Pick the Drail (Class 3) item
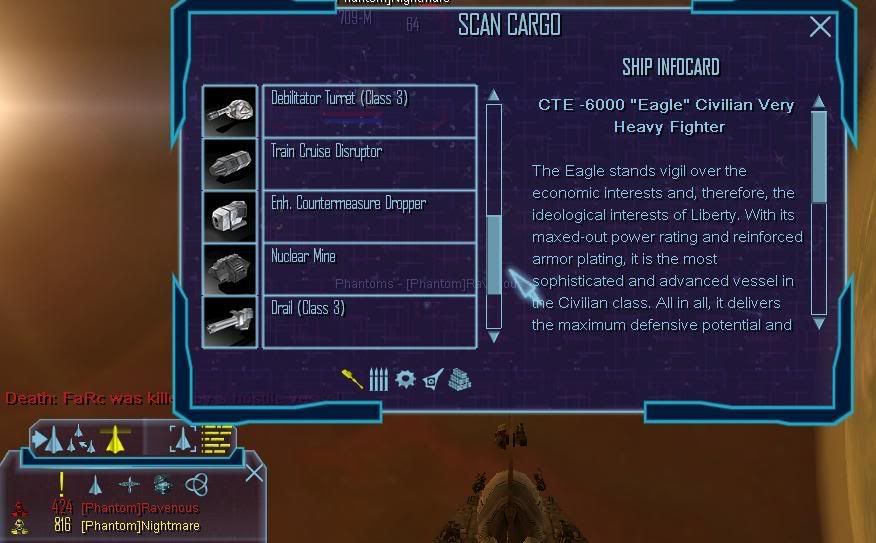This screenshot has height=543, width=876. tap(368, 321)
